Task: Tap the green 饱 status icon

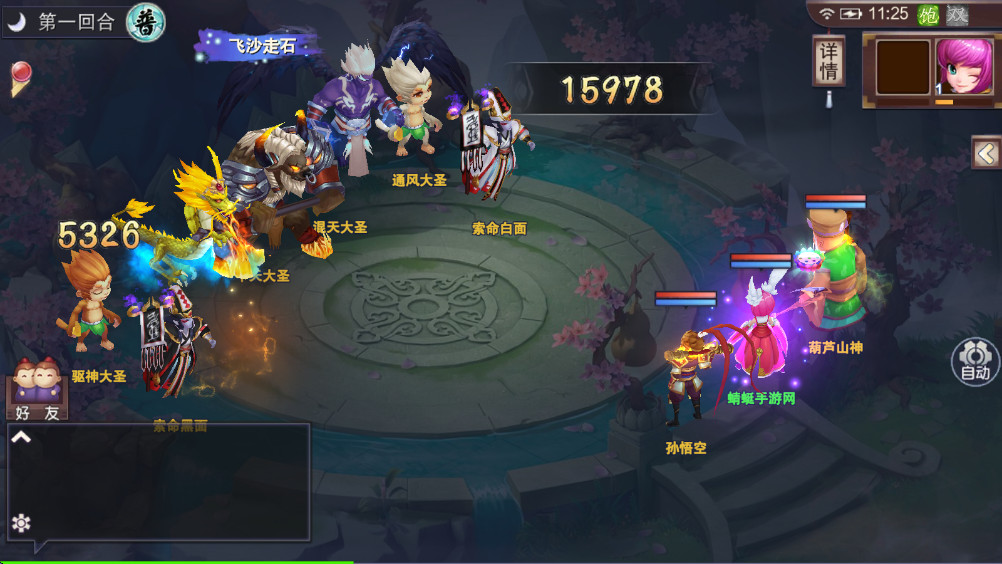Action: [x=928, y=14]
